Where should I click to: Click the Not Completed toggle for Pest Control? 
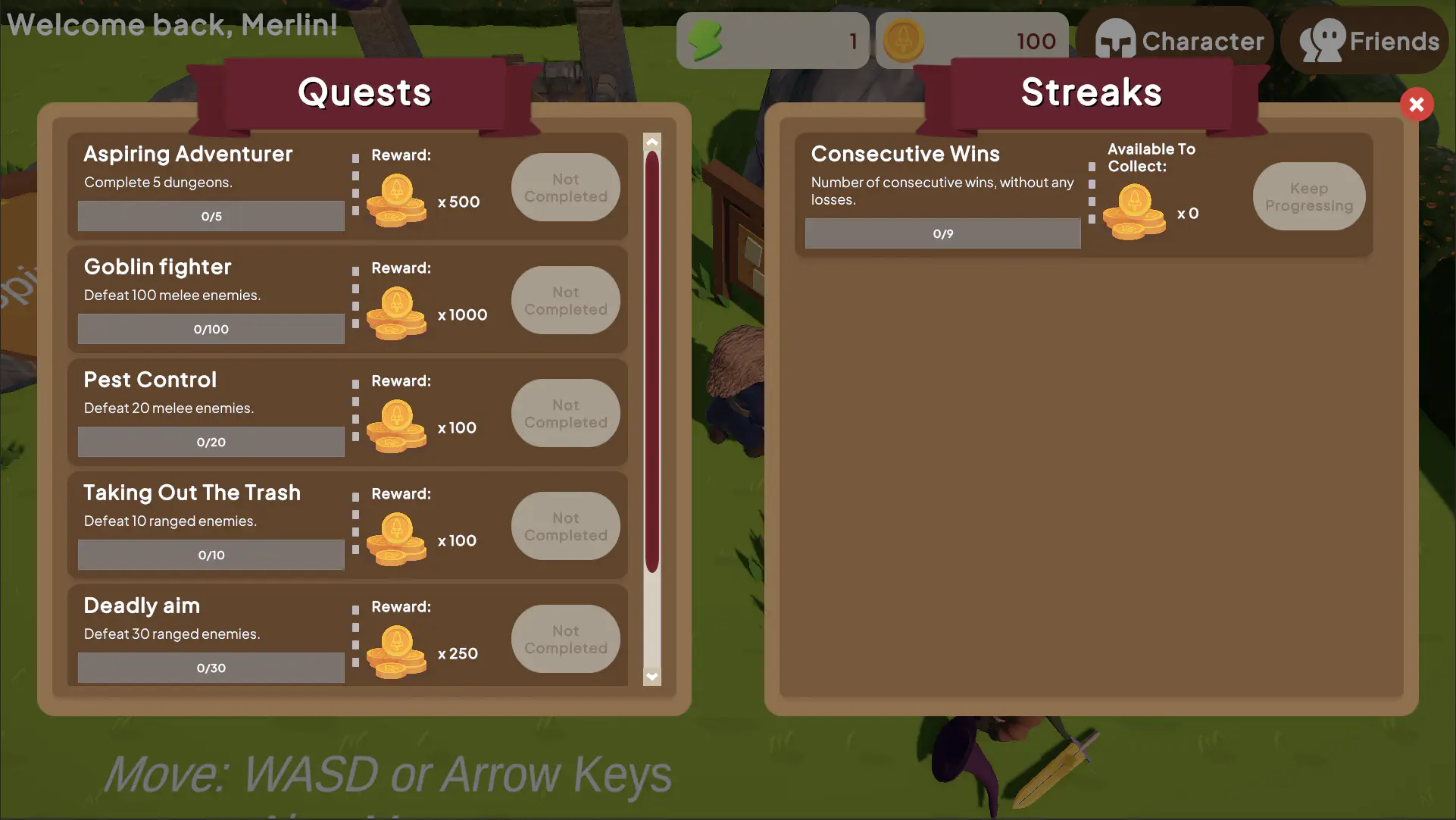(x=565, y=413)
